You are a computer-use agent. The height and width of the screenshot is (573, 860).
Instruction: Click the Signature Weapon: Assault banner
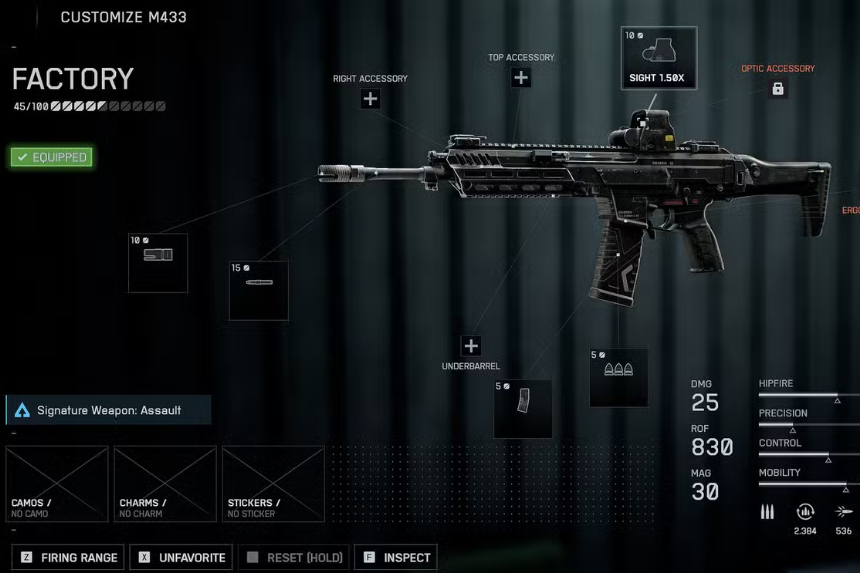pos(108,410)
